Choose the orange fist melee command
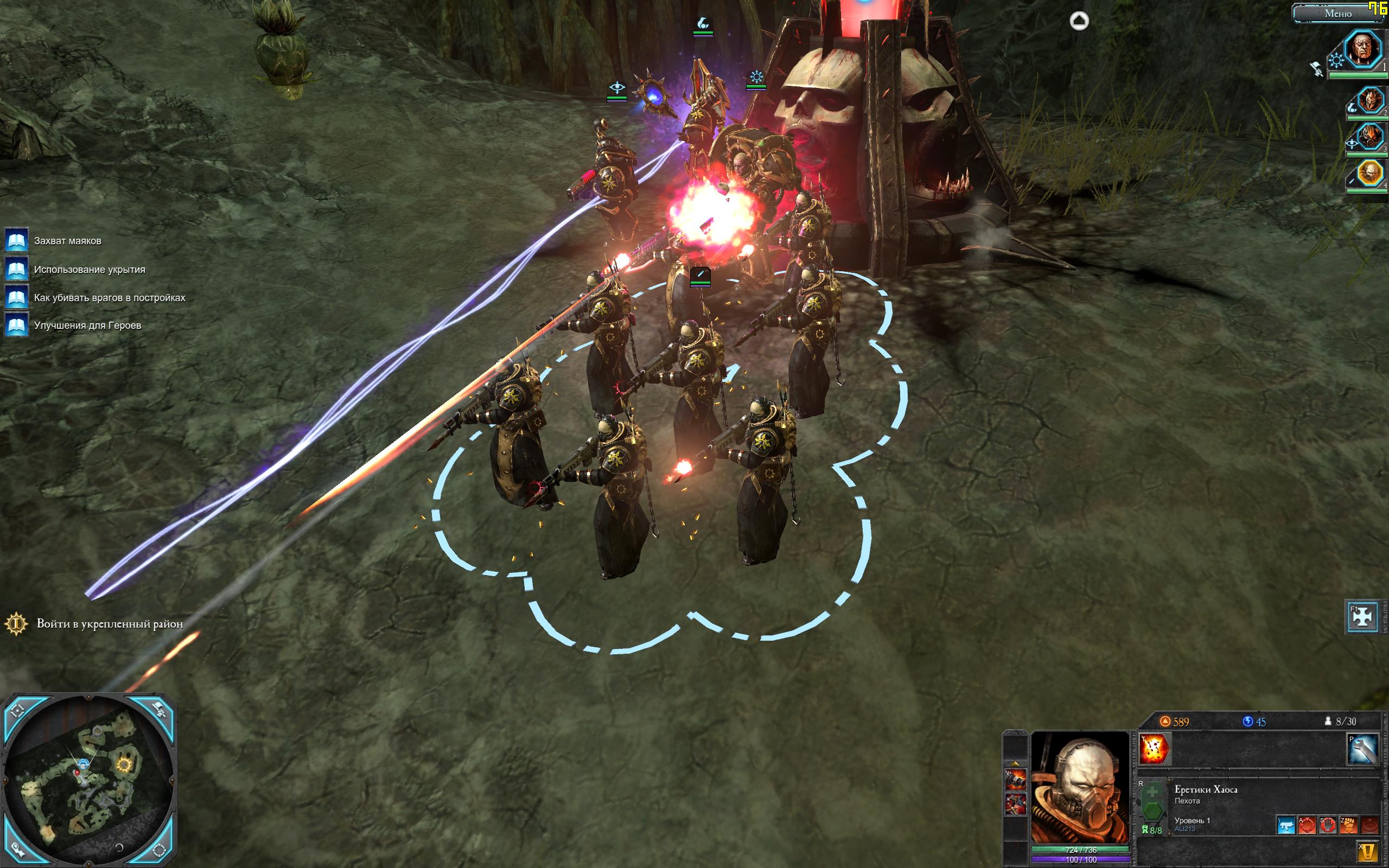Viewport: 1389px width, 868px height. click(1348, 826)
